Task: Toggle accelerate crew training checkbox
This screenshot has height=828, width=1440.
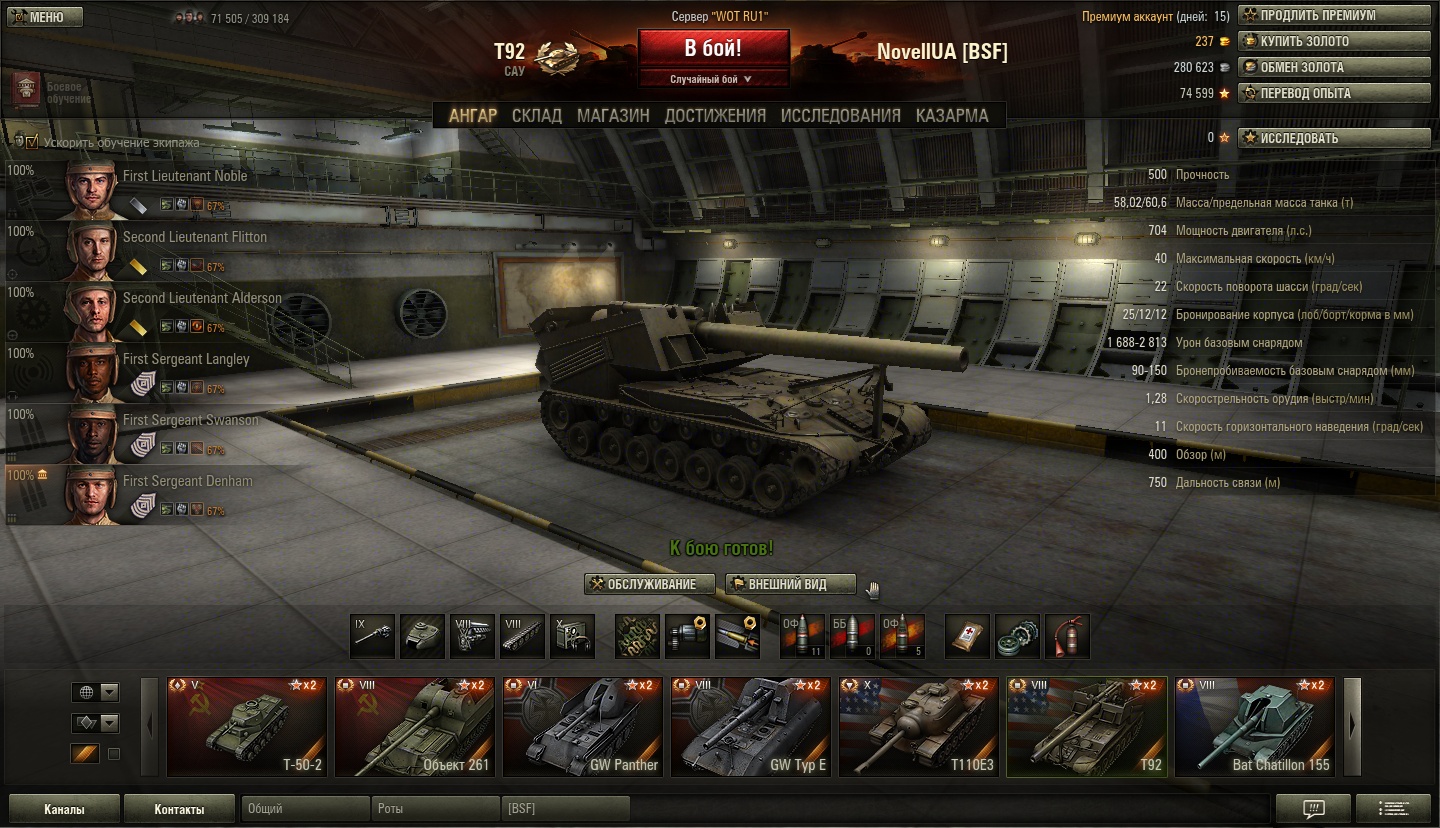Action: pos(32,142)
